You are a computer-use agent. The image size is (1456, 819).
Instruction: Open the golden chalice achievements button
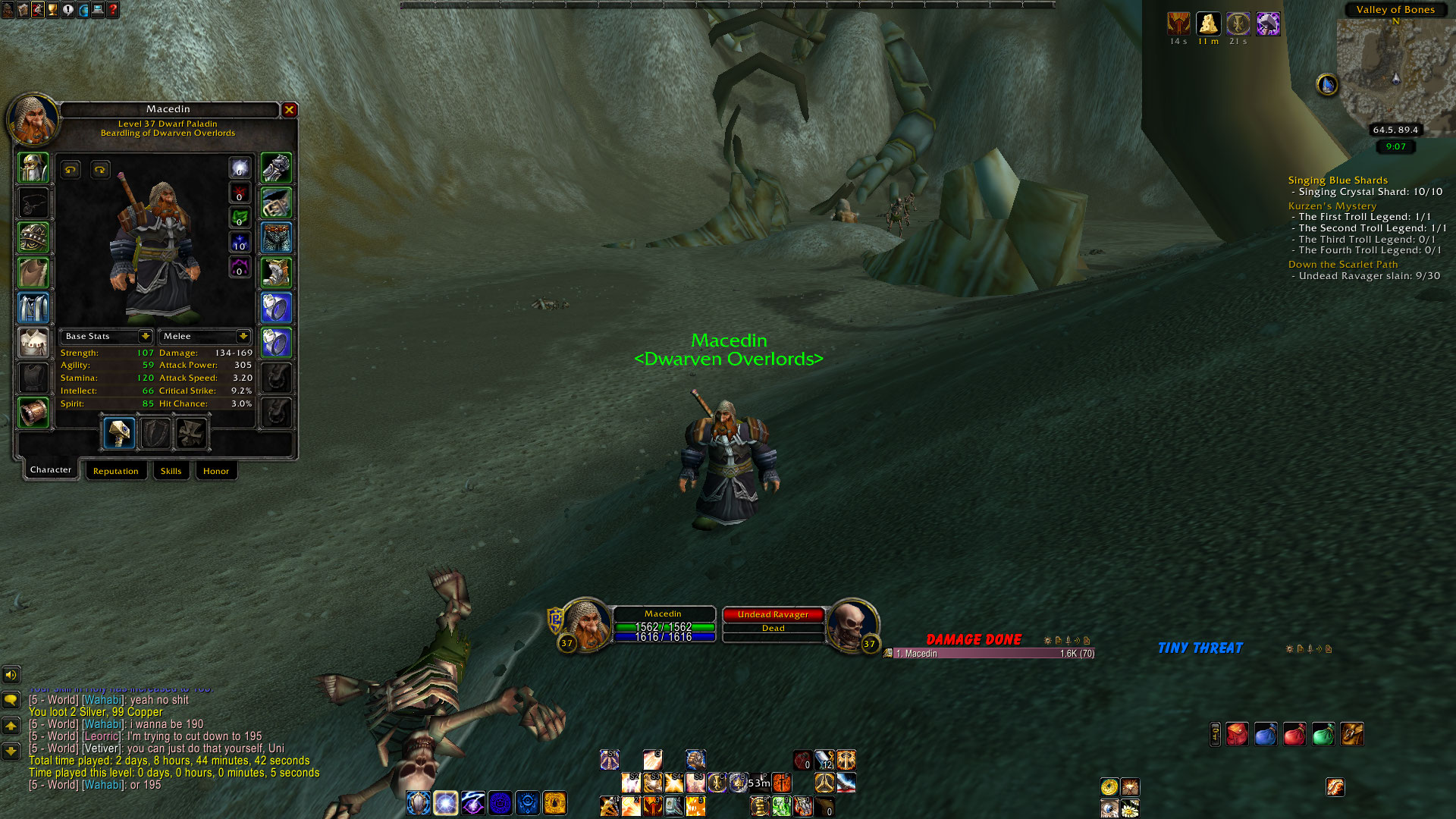pyautogui.click(x=52, y=10)
